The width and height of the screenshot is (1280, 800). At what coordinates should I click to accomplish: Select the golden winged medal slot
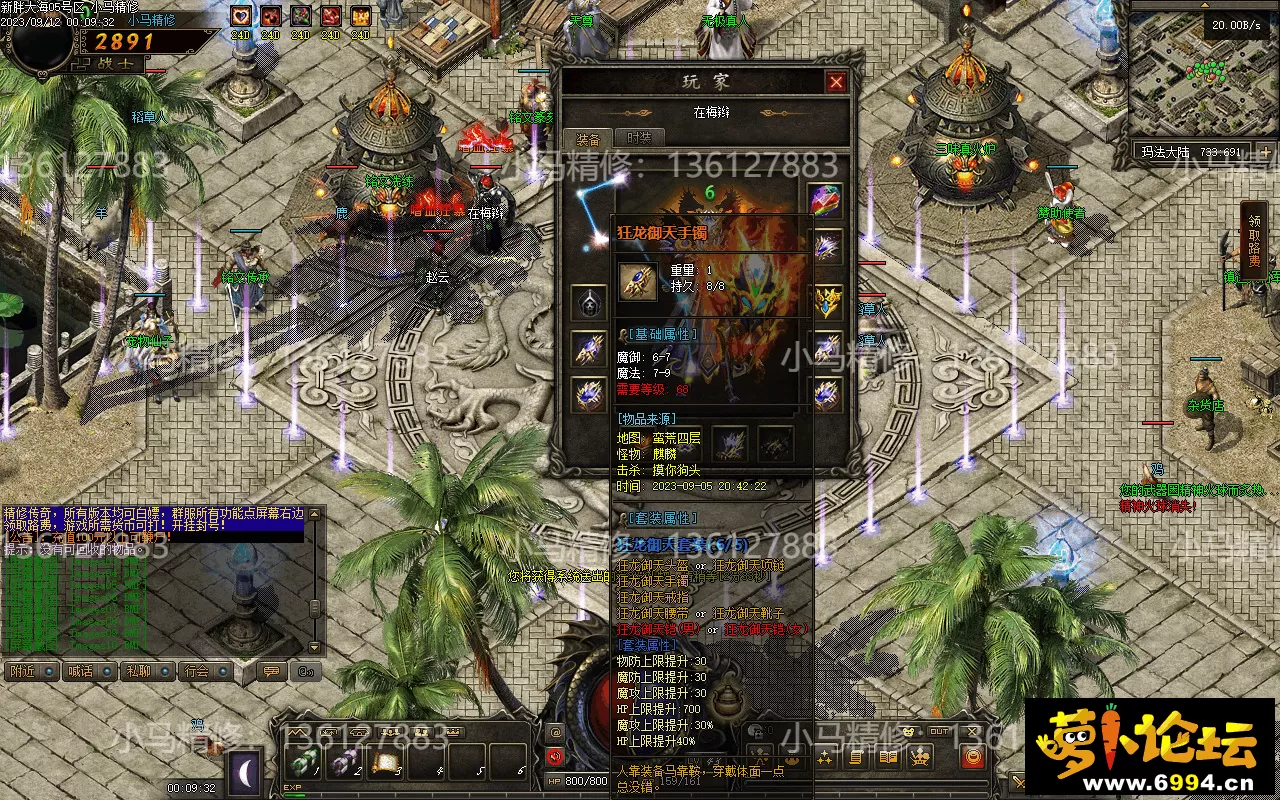(826, 300)
